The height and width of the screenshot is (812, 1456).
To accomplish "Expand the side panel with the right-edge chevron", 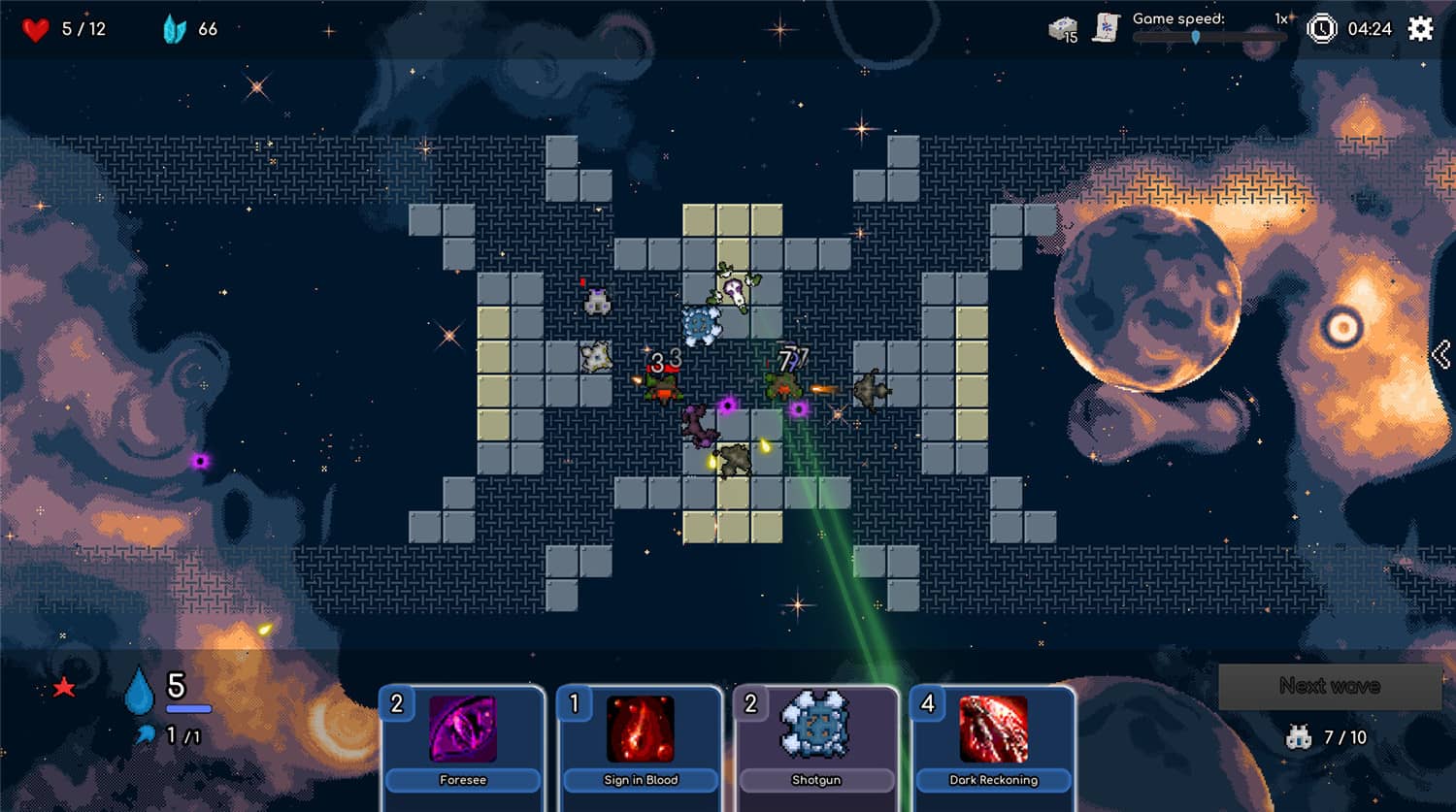I will pos(1440,354).
